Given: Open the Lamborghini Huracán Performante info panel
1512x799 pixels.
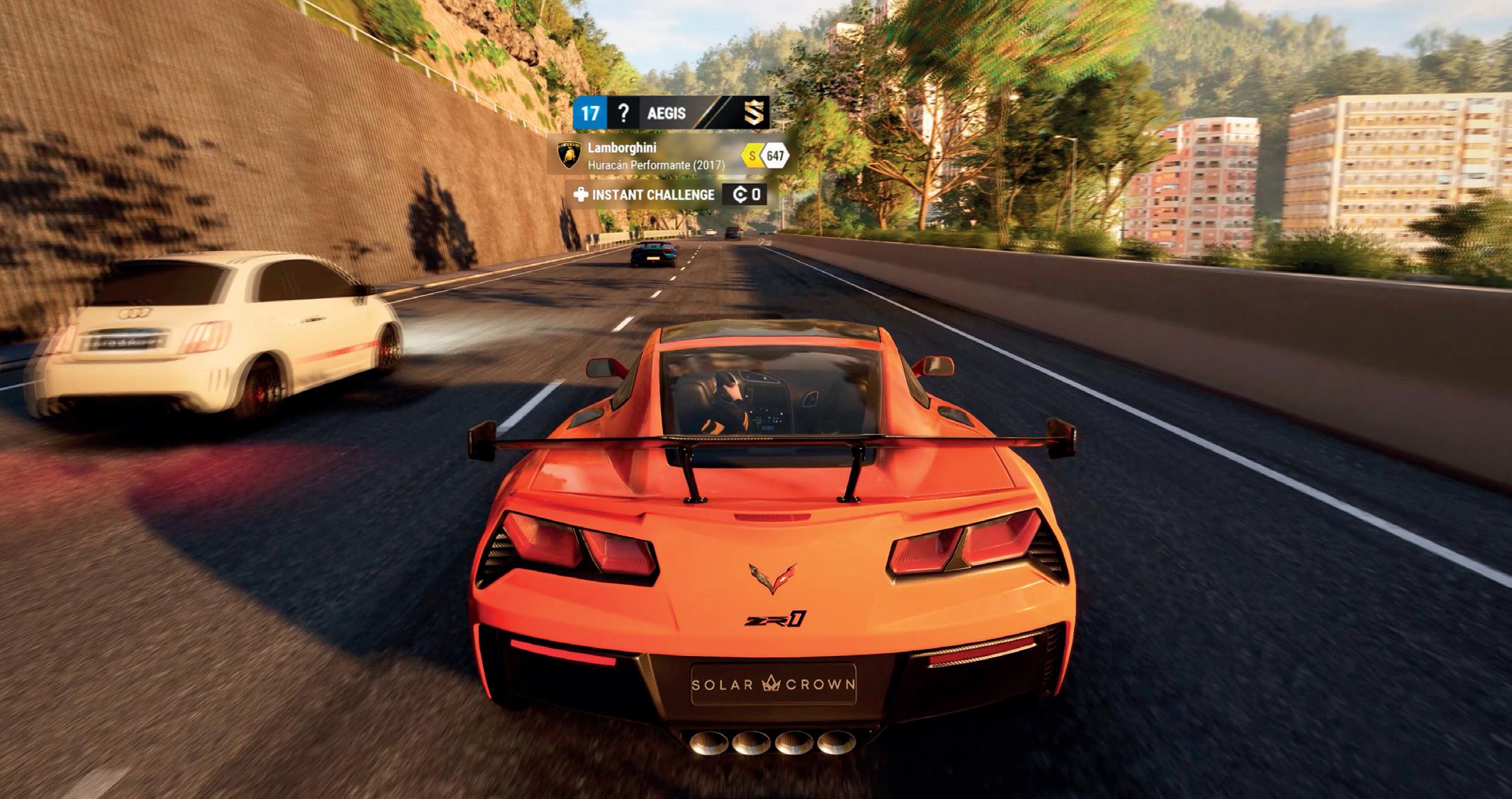Looking at the screenshot, I should click(654, 156).
